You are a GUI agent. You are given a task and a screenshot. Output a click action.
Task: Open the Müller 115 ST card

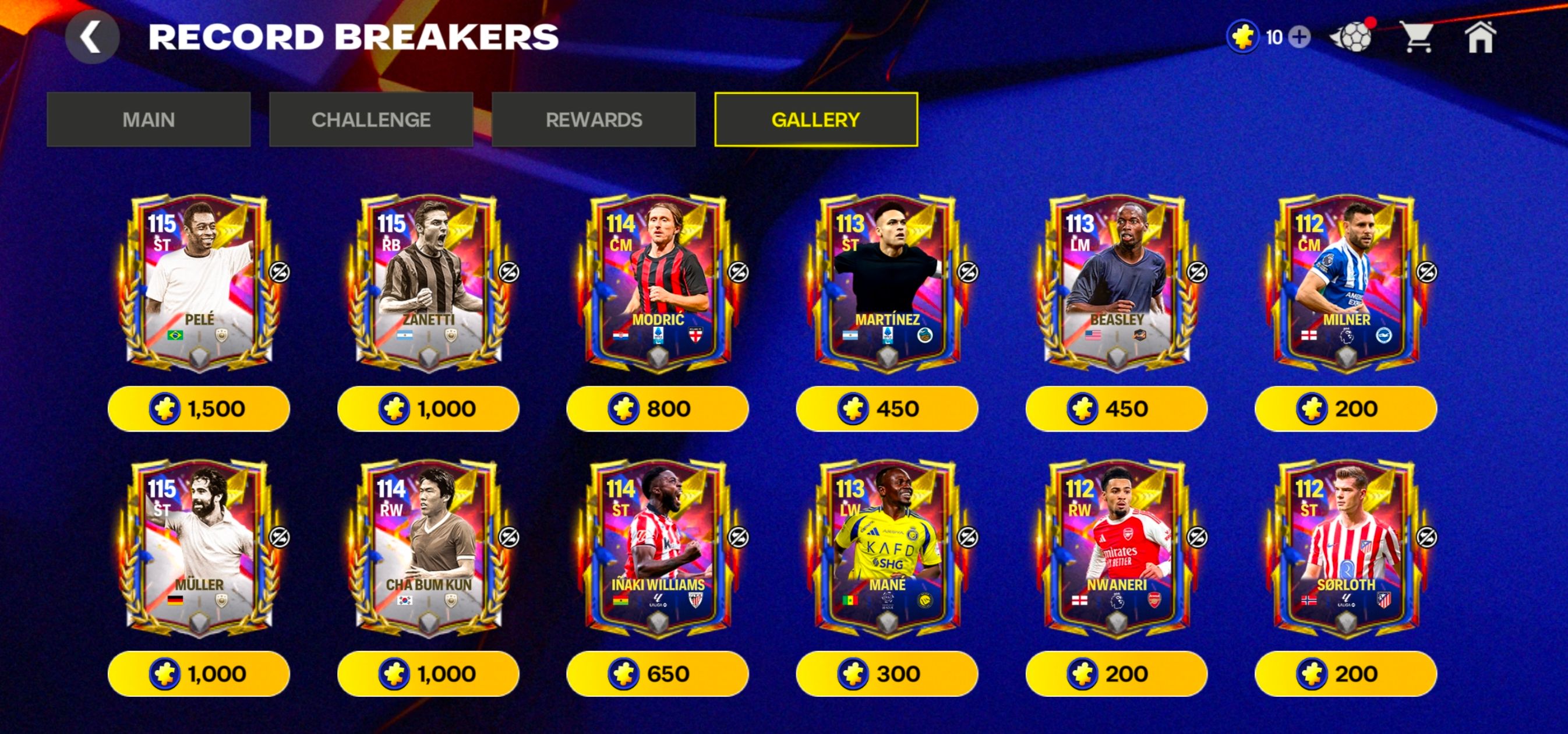point(199,548)
